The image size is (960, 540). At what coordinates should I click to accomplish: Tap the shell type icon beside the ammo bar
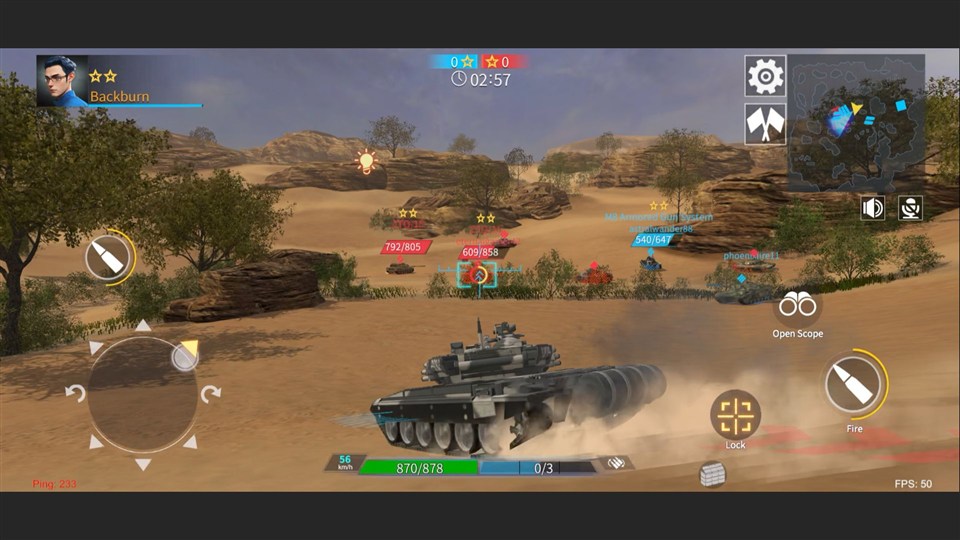pos(614,463)
